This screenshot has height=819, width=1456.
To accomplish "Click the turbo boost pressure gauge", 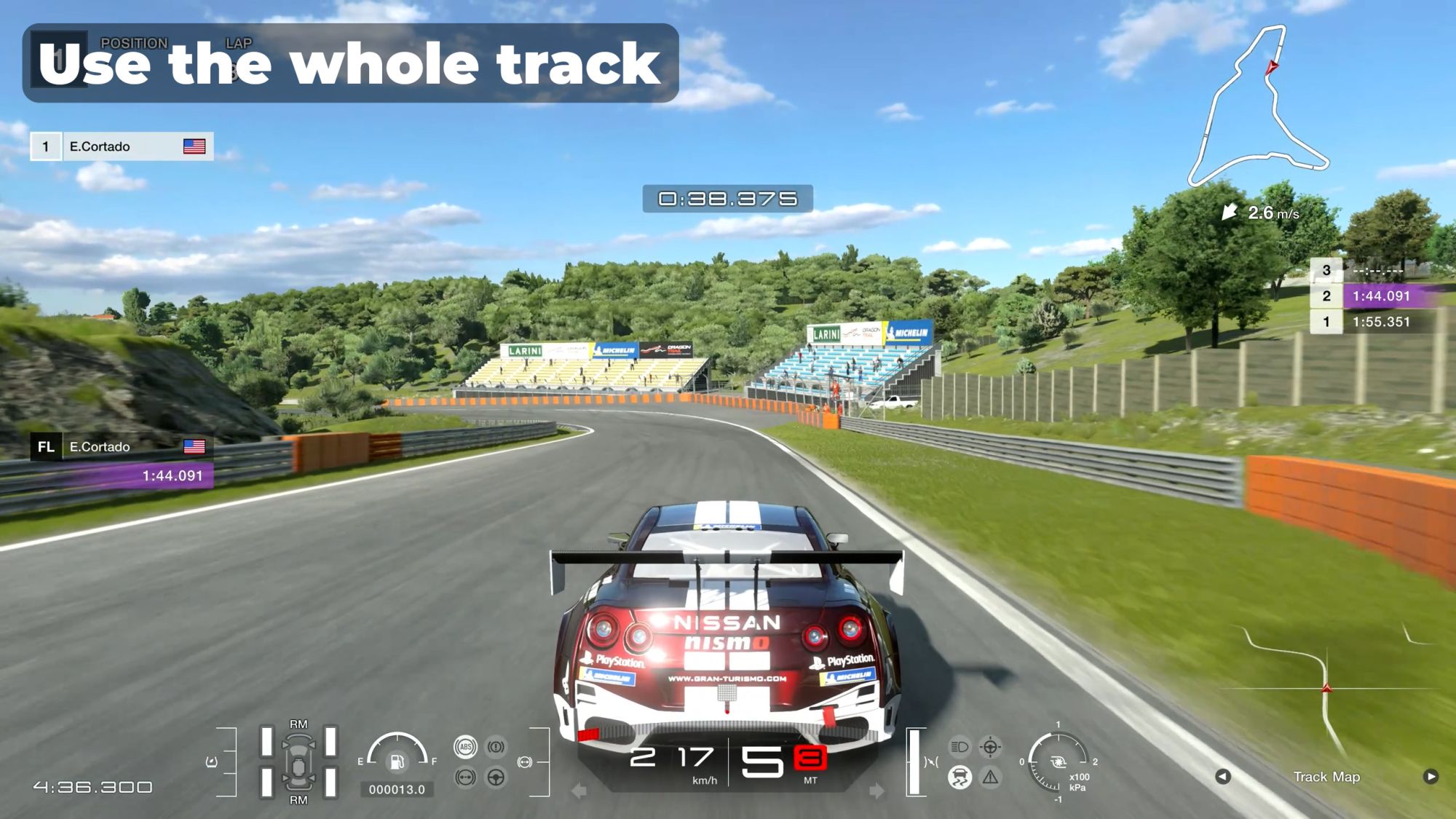I will [x=1058, y=763].
